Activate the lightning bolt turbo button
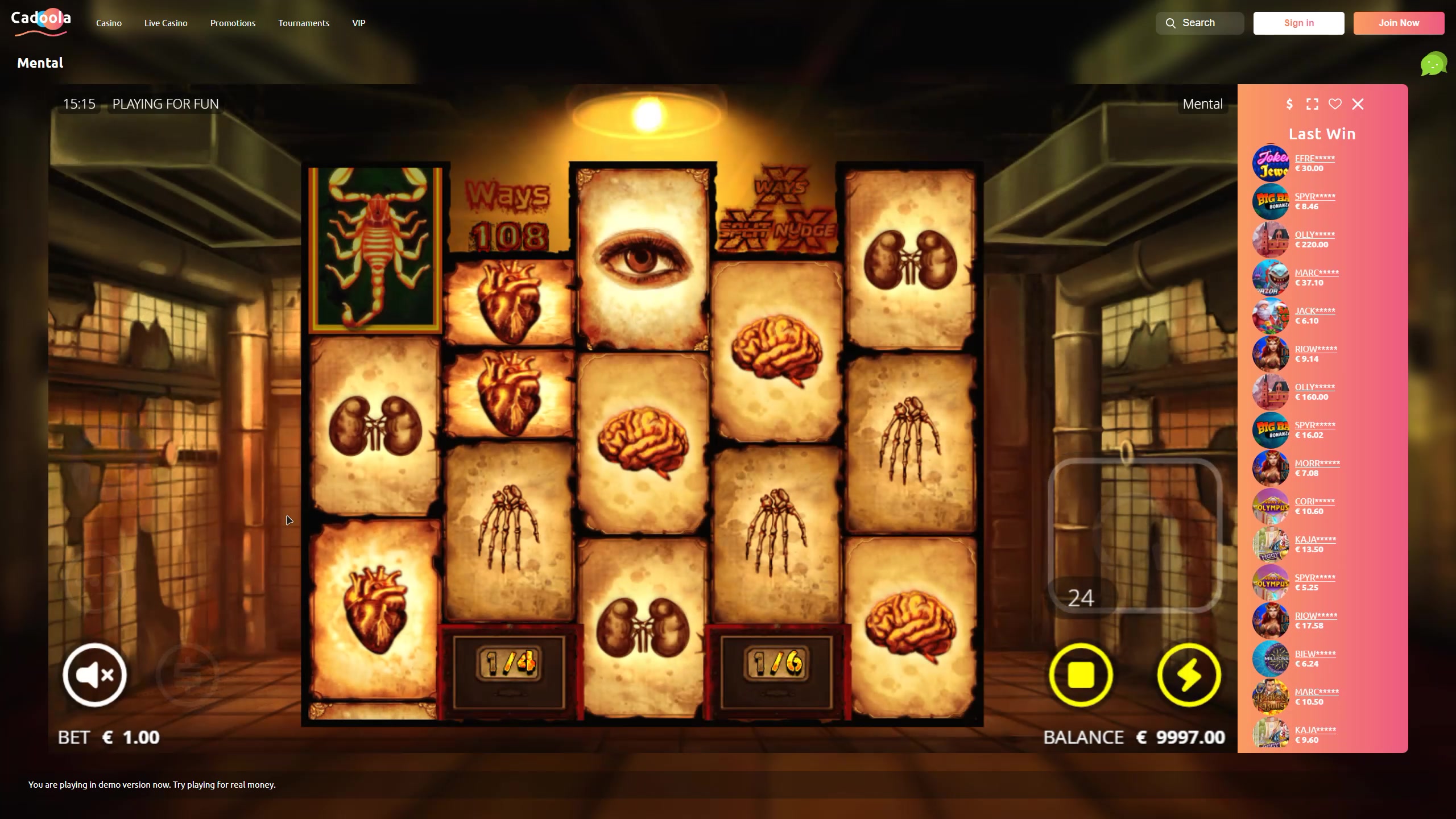Viewport: 1456px width, 819px height. click(1189, 675)
